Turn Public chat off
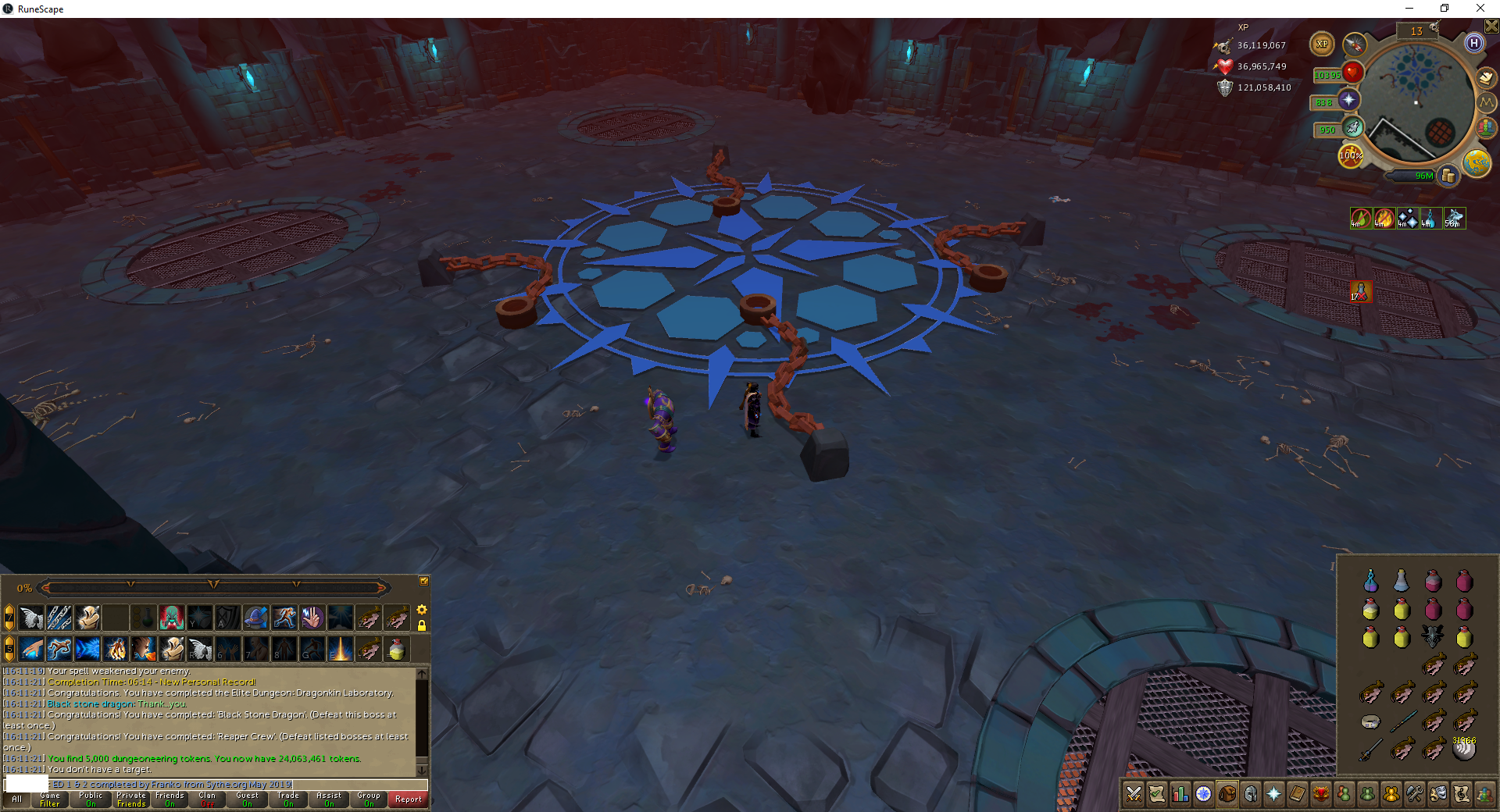Image resolution: width=1500 pixels, height=812 pixels. tap(91, 800)
